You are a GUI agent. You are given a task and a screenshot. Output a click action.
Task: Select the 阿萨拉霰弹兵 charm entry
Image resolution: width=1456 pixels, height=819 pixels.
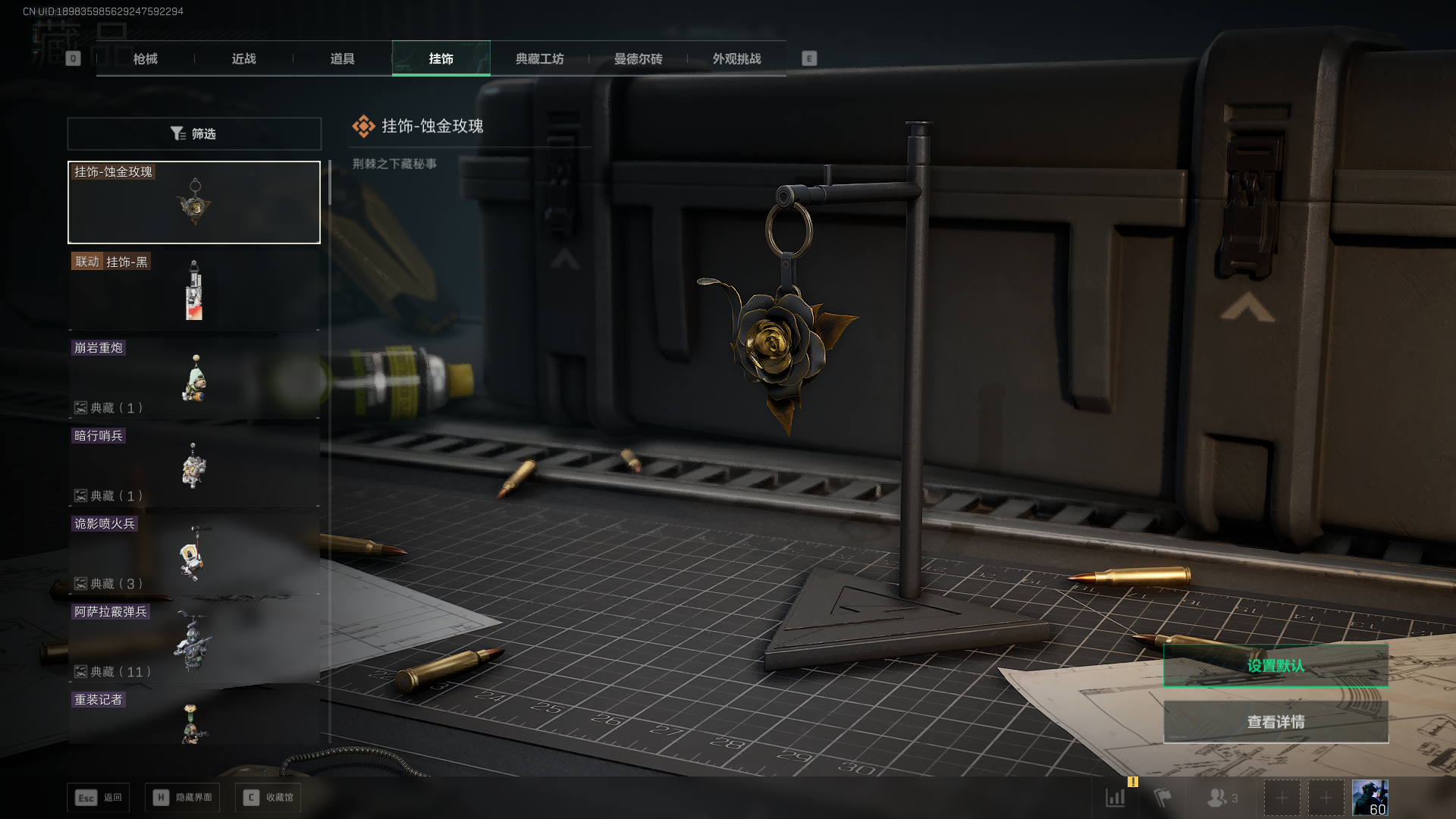coord(194,642)
